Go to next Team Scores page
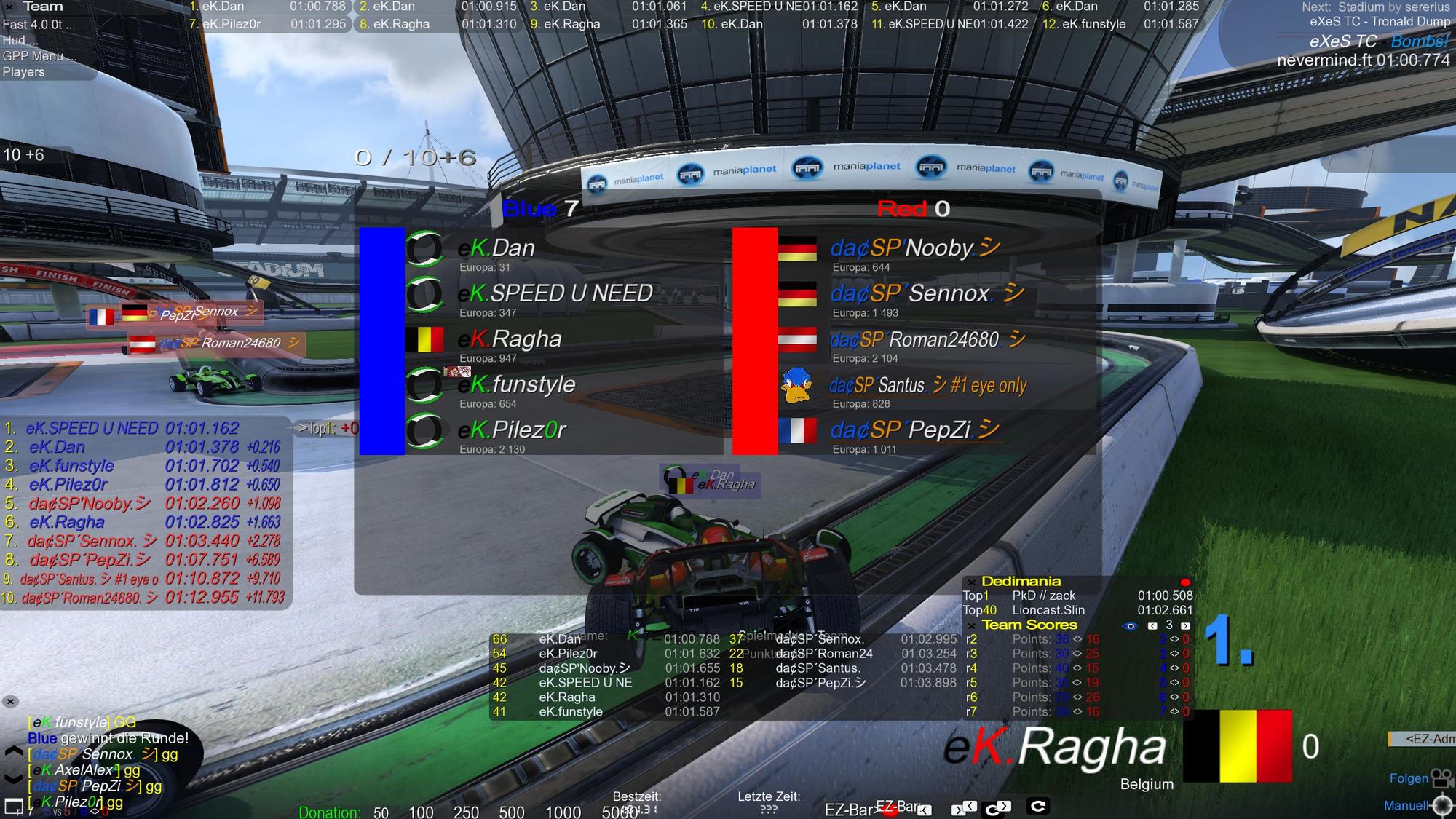Viewport: 1456px width, 819px height. point(1185,625)
